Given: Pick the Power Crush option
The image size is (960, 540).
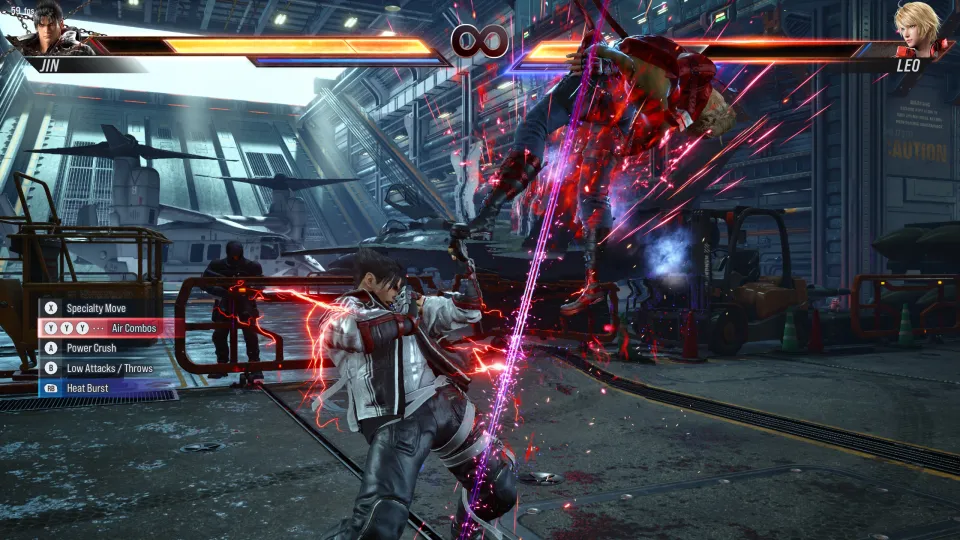Looking at the screenshot, I should pos(91,348).
